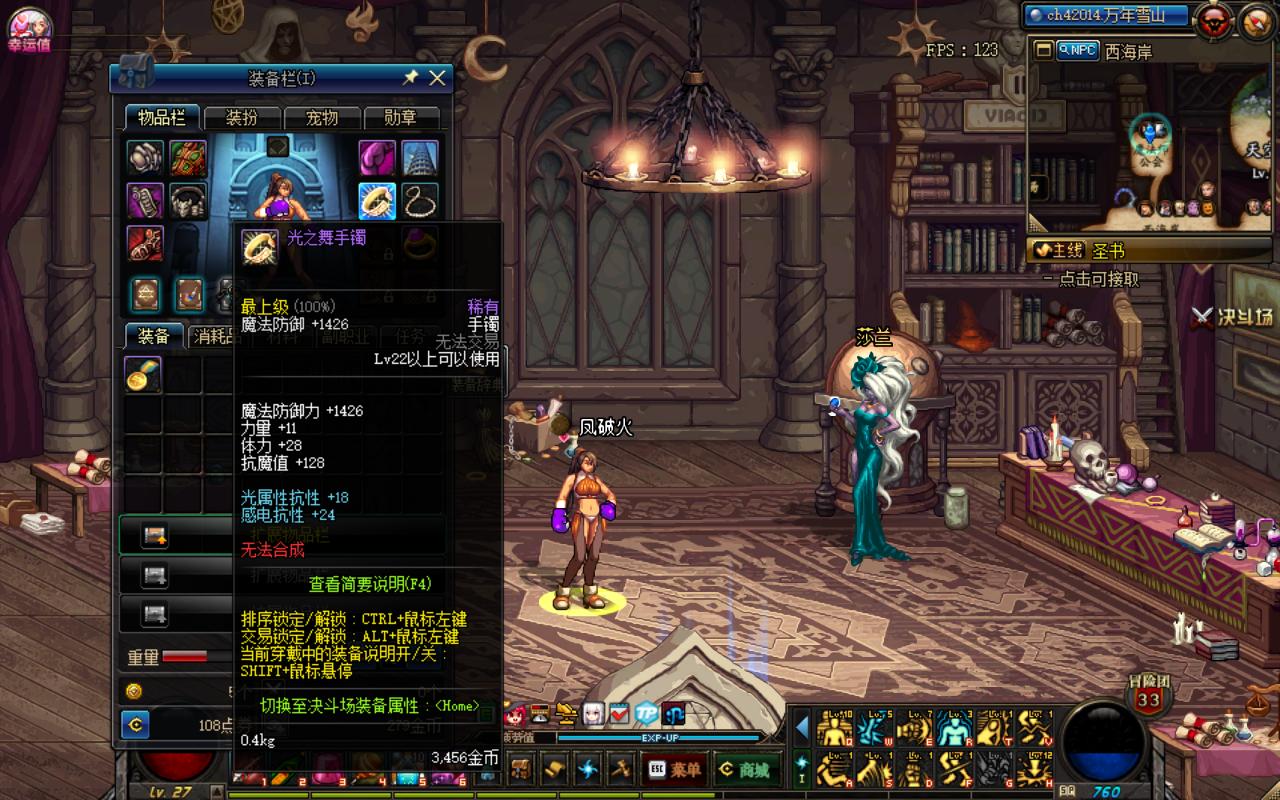Search NPCs with the NPC button
Viewport: 1280px width, 800px height.
tap(1077, 50)
